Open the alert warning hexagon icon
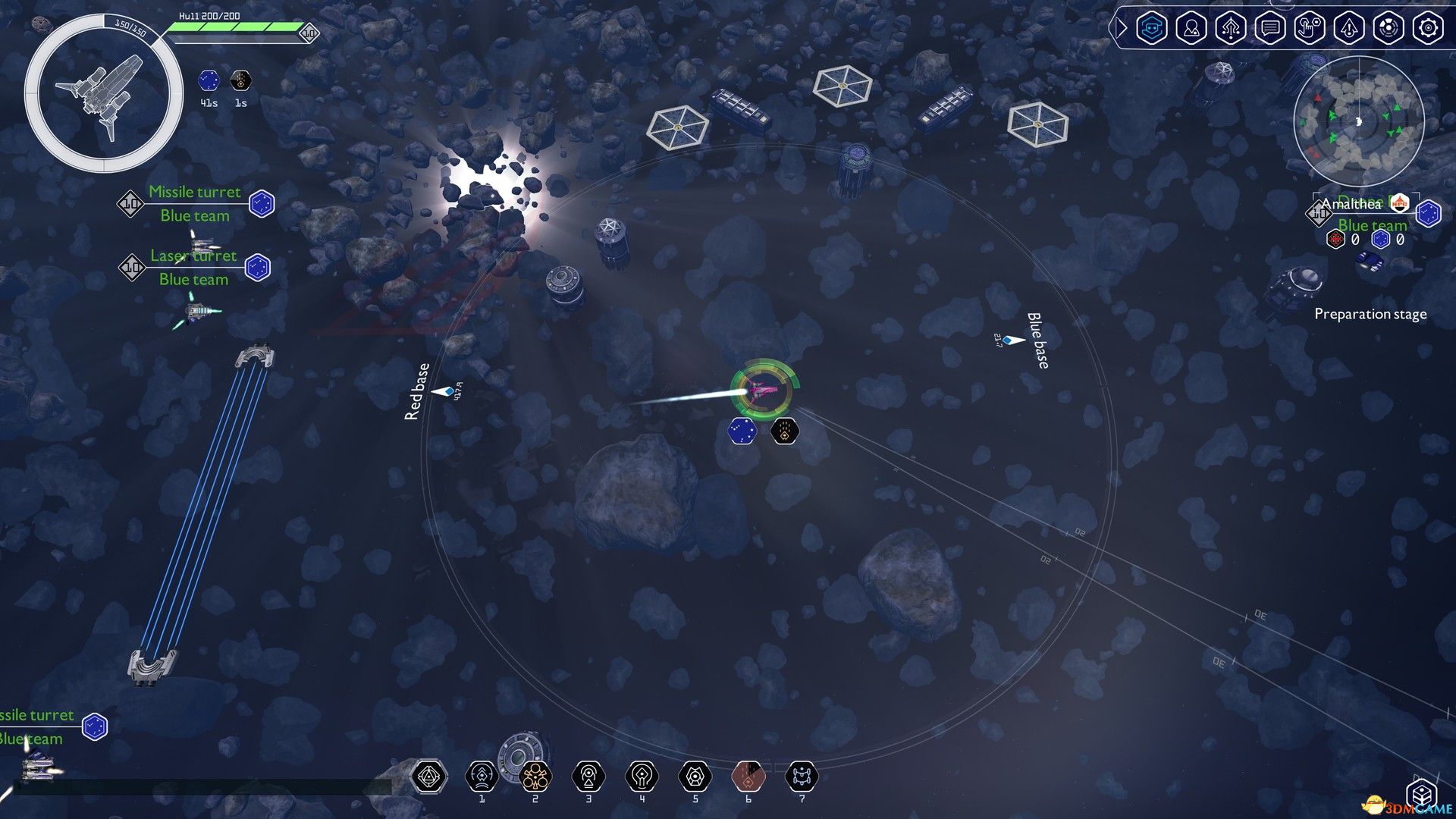The image size is (1456, 819). [1349, 28]
